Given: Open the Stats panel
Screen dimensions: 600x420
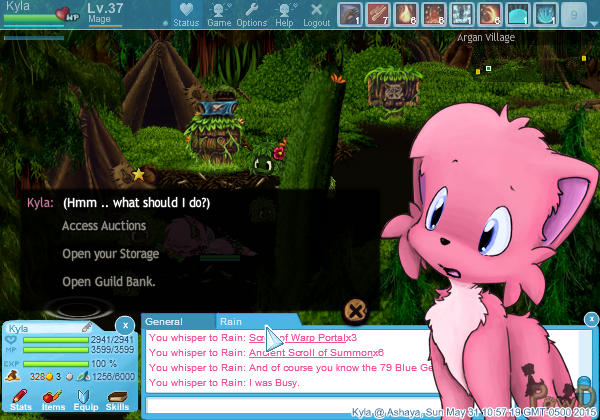Looking at the screenshot, I should point(21,402).
